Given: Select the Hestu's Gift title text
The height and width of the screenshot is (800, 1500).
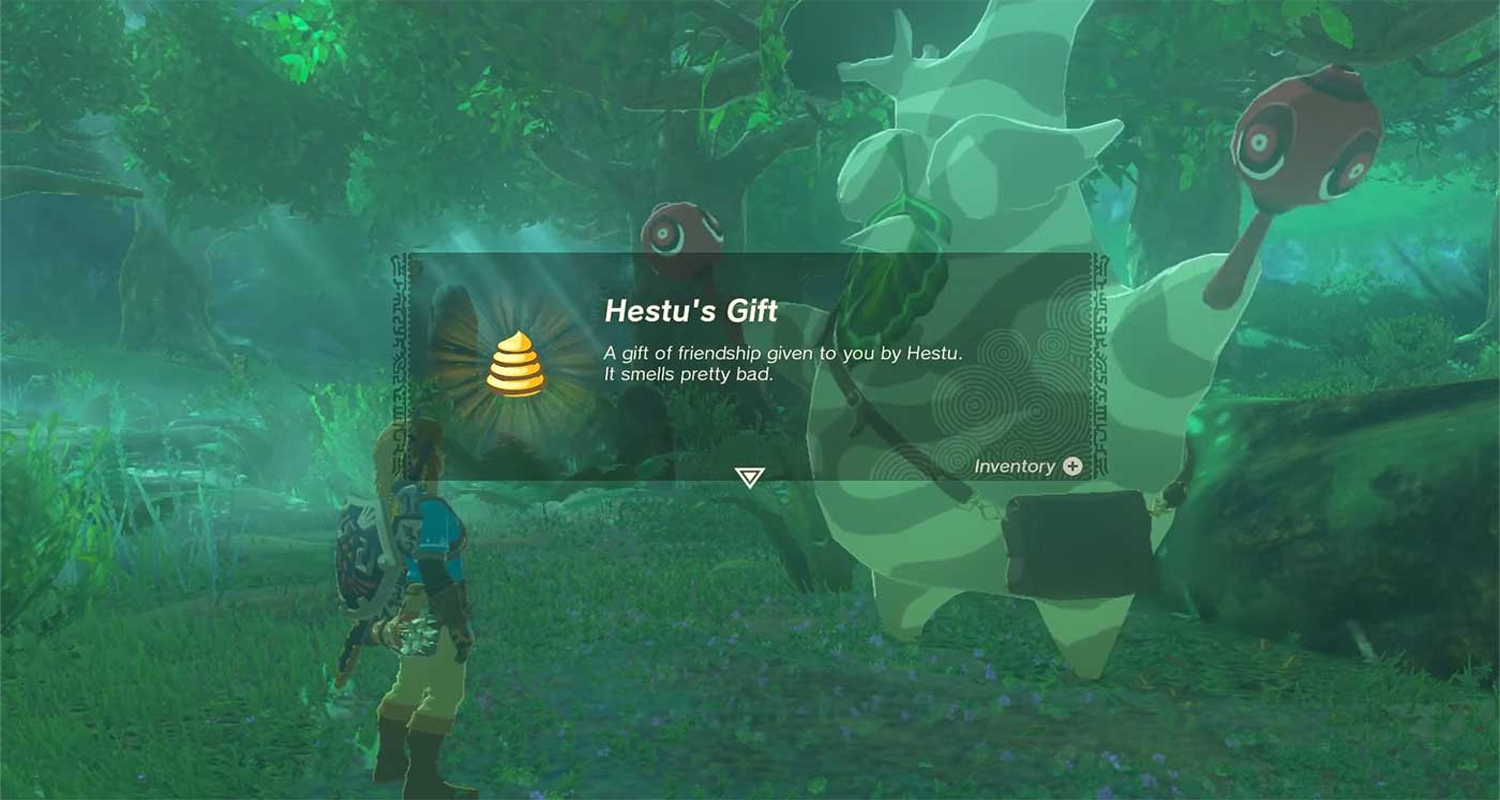Looking at the screenshot, I should coord(693,311).
